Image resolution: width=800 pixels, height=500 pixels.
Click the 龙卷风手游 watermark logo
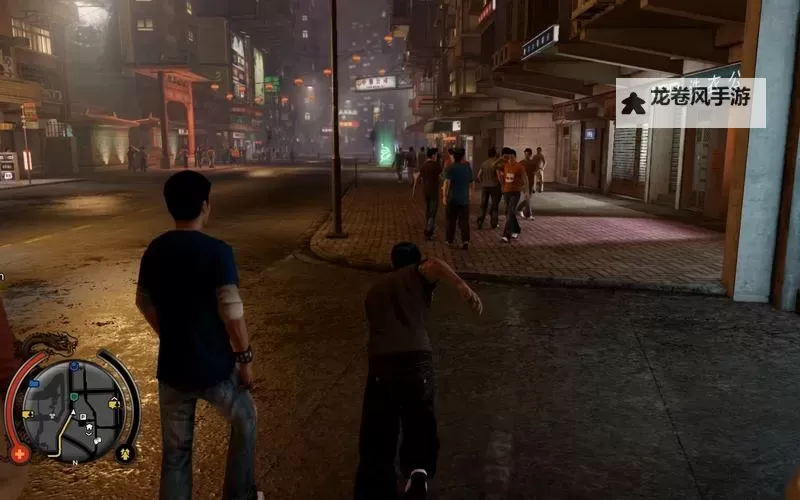[690, 103]
